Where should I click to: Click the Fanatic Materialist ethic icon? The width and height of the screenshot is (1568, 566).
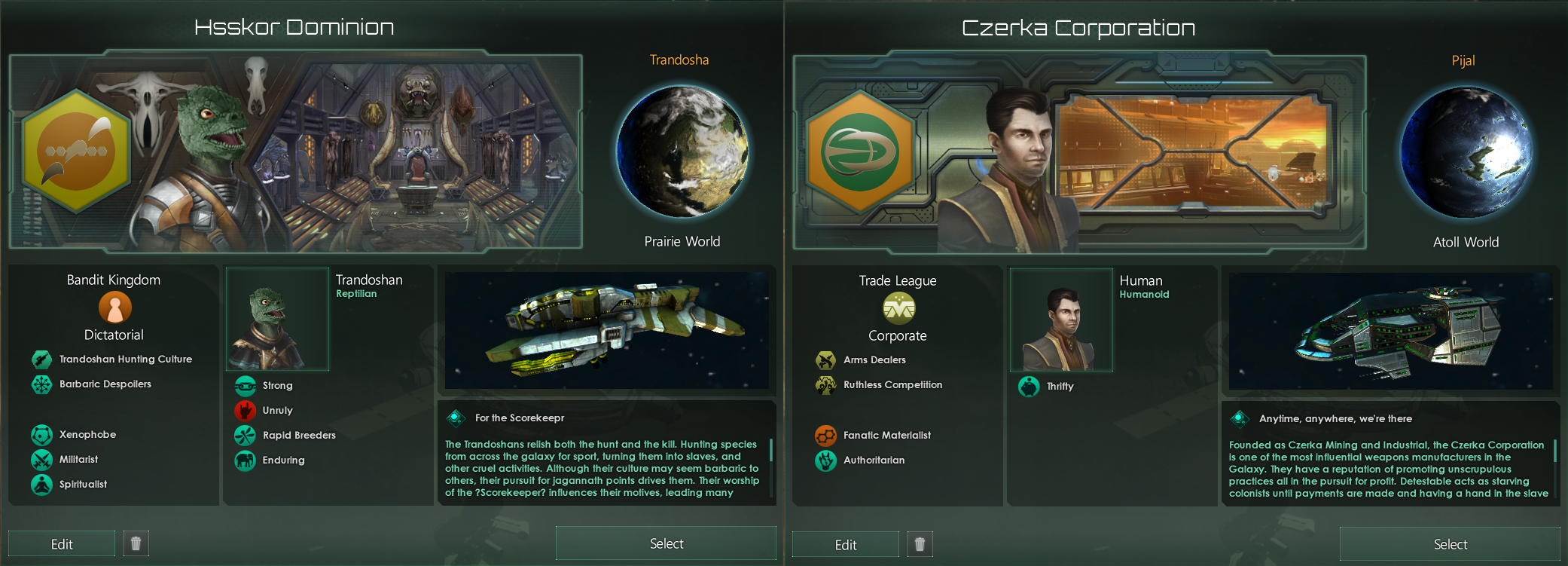tap(824, 435)
